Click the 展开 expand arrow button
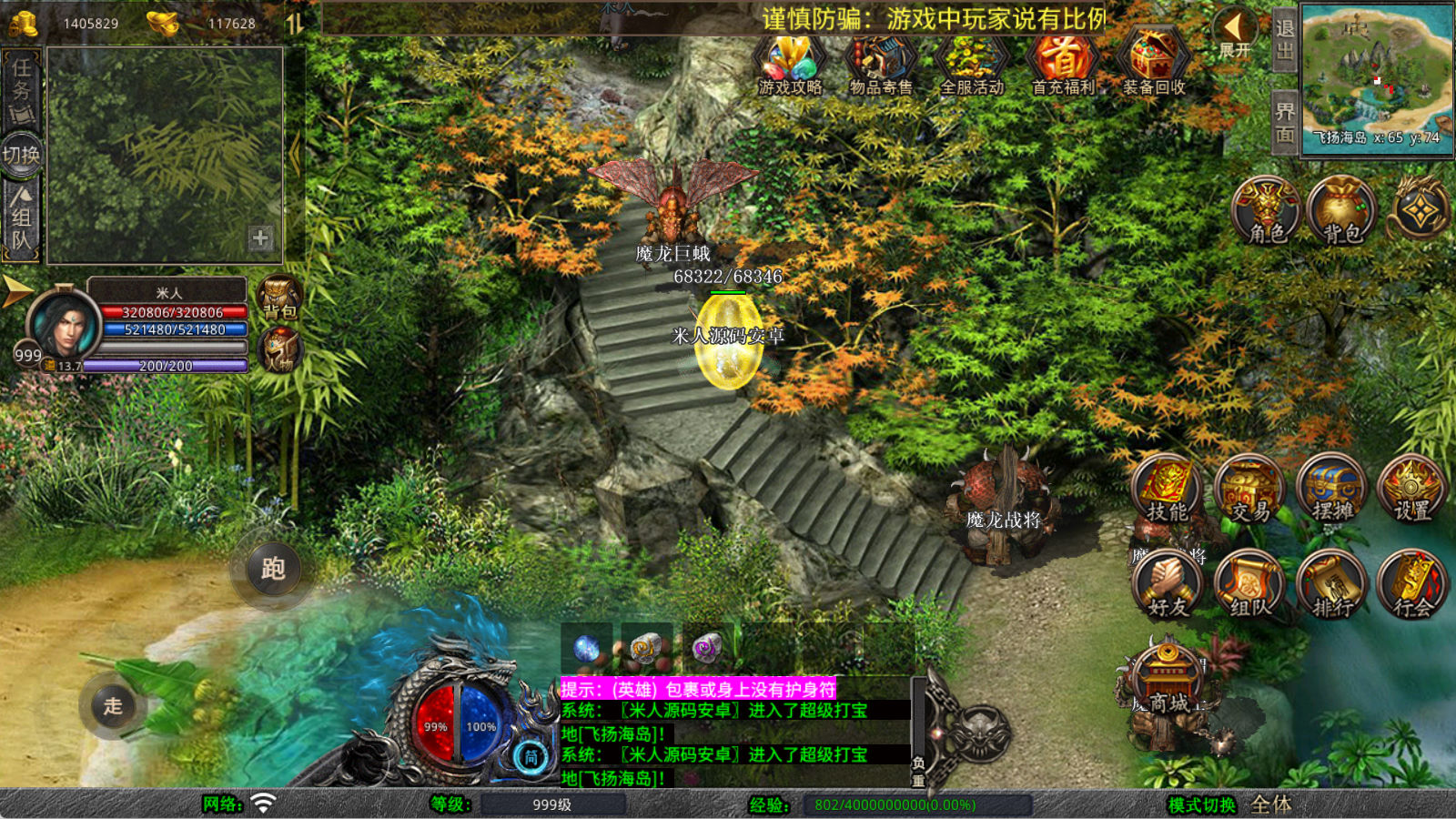The height and width of the screenshot is (819, 1456). click(1235, 35)
